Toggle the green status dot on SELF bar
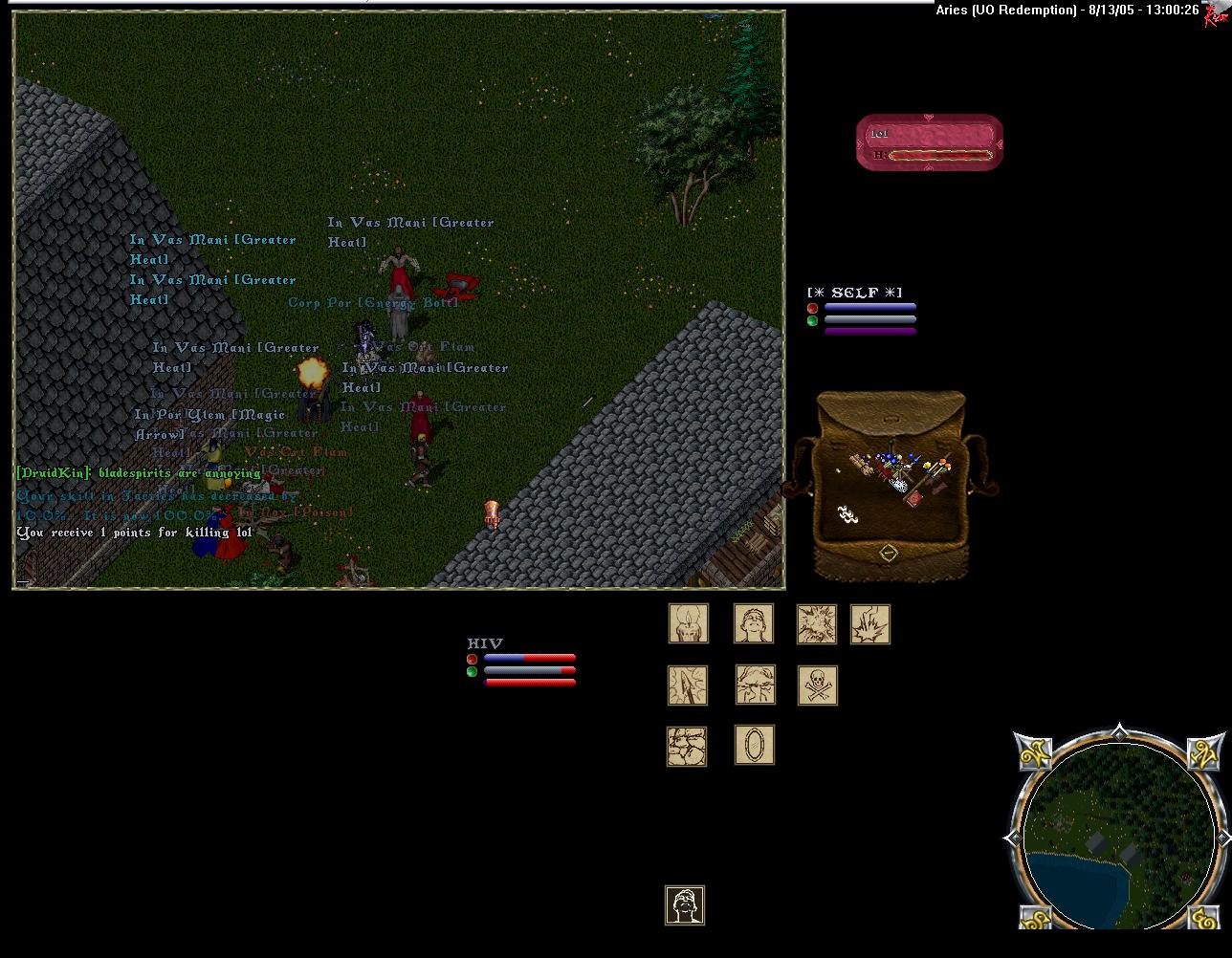This screenshot has width=1232, height=958. pos(812,321)
